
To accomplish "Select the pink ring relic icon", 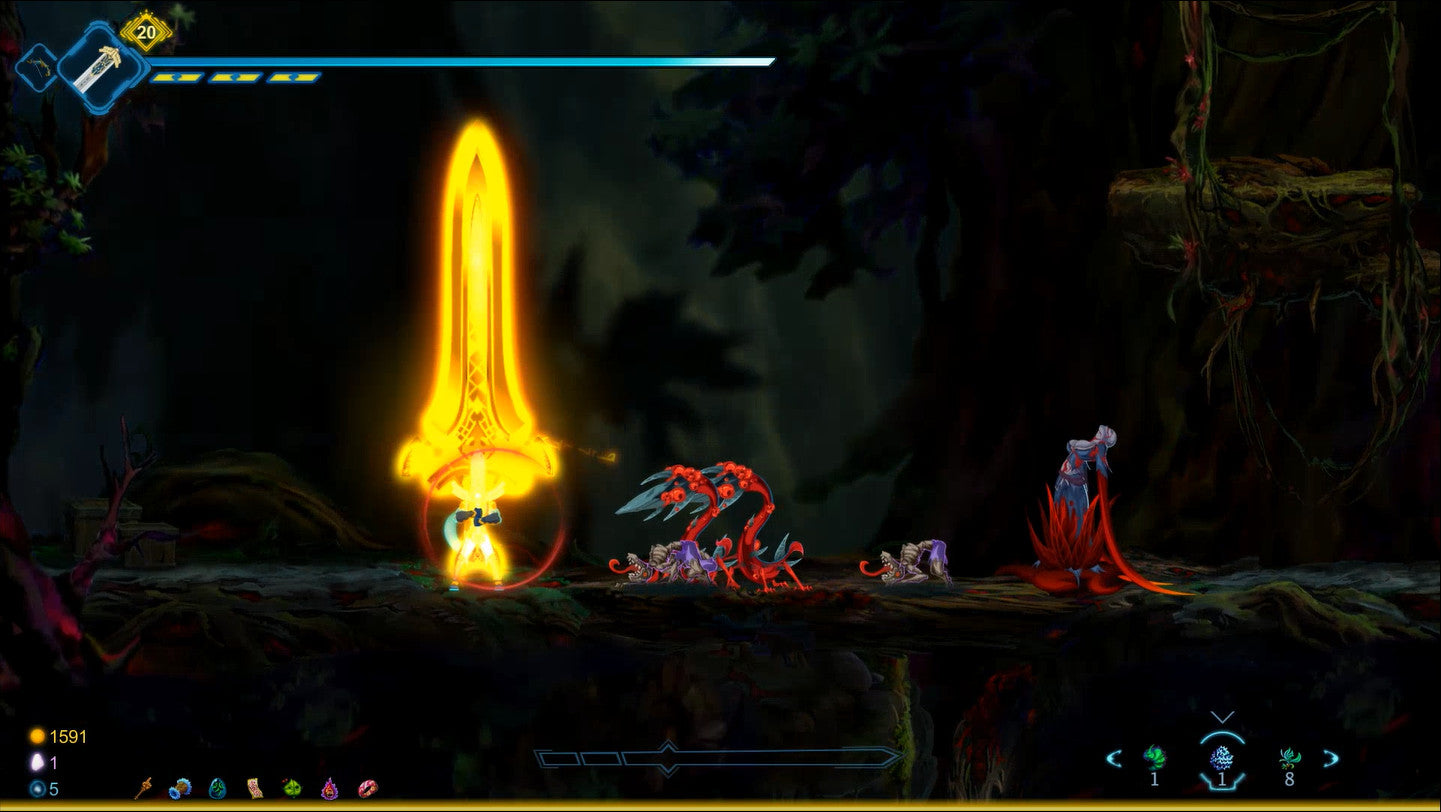I will (367, 788).
